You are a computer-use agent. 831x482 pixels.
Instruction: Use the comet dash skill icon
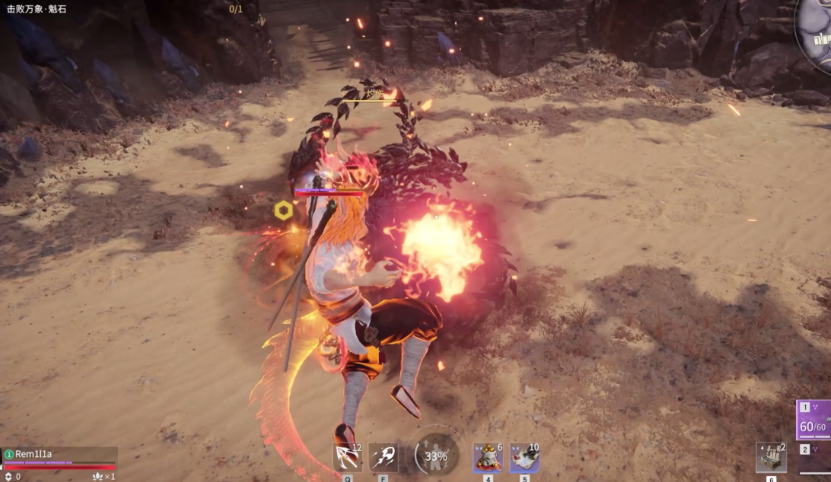click(383, 457)
